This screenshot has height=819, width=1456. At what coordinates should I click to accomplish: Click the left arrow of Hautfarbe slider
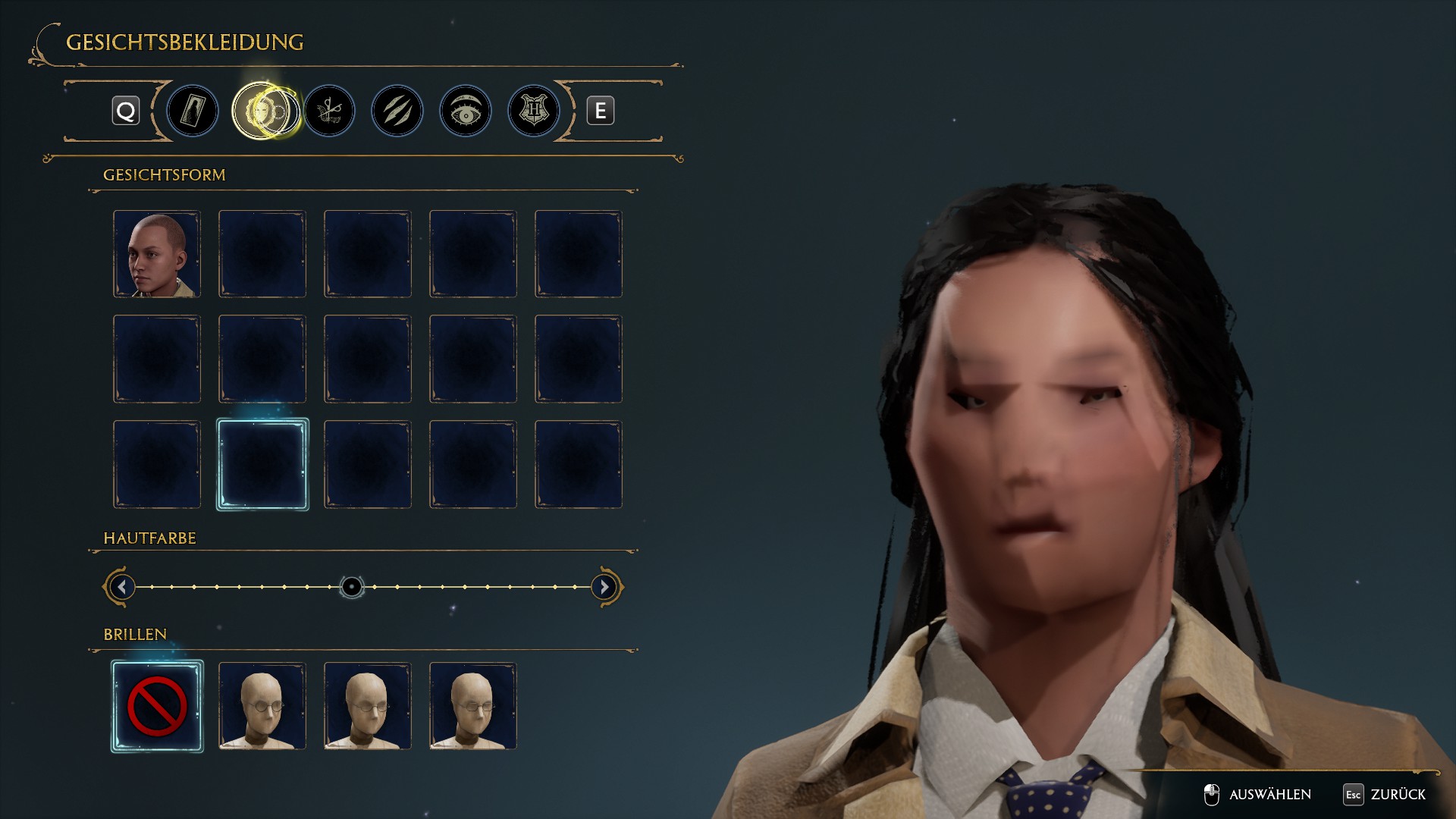(x=121, y=587)
